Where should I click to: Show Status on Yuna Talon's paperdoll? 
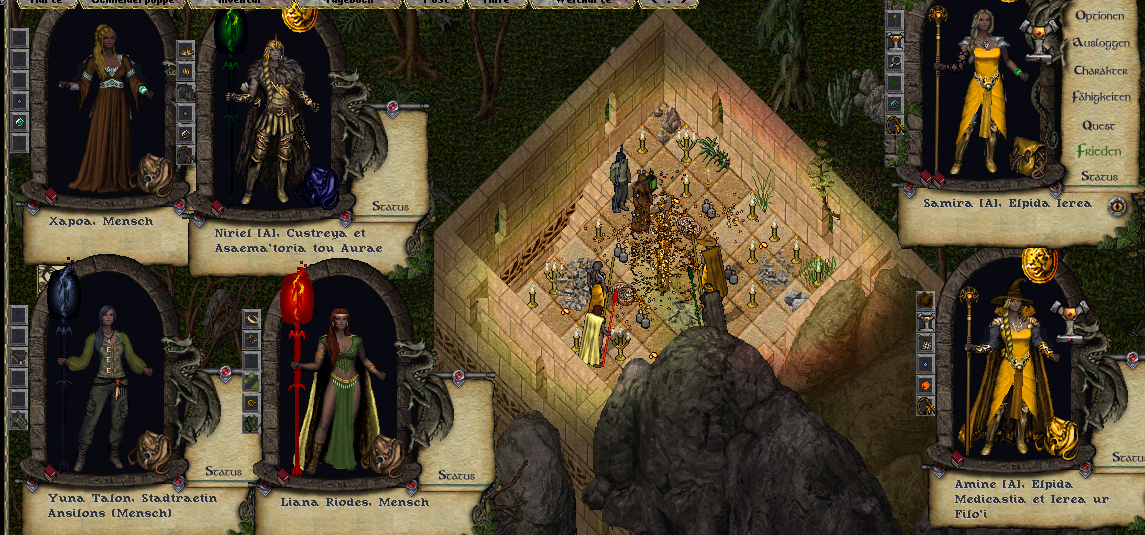pos(223,471)
